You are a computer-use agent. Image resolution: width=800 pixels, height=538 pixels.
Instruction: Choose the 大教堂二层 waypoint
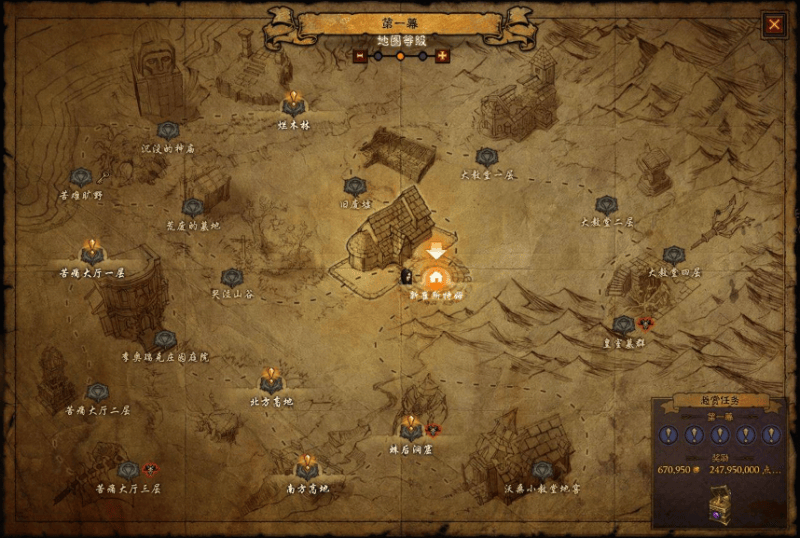click(607, 205)
